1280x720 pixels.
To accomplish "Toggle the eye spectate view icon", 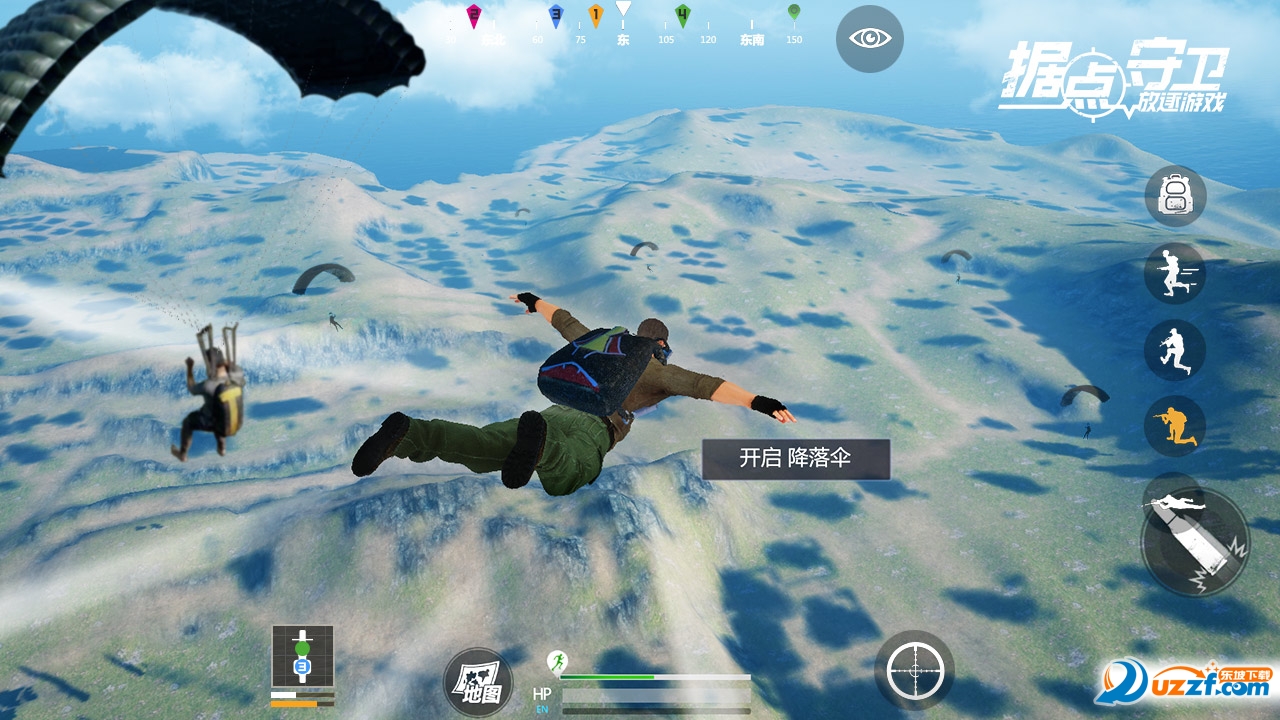I will (x=869, y=39).
